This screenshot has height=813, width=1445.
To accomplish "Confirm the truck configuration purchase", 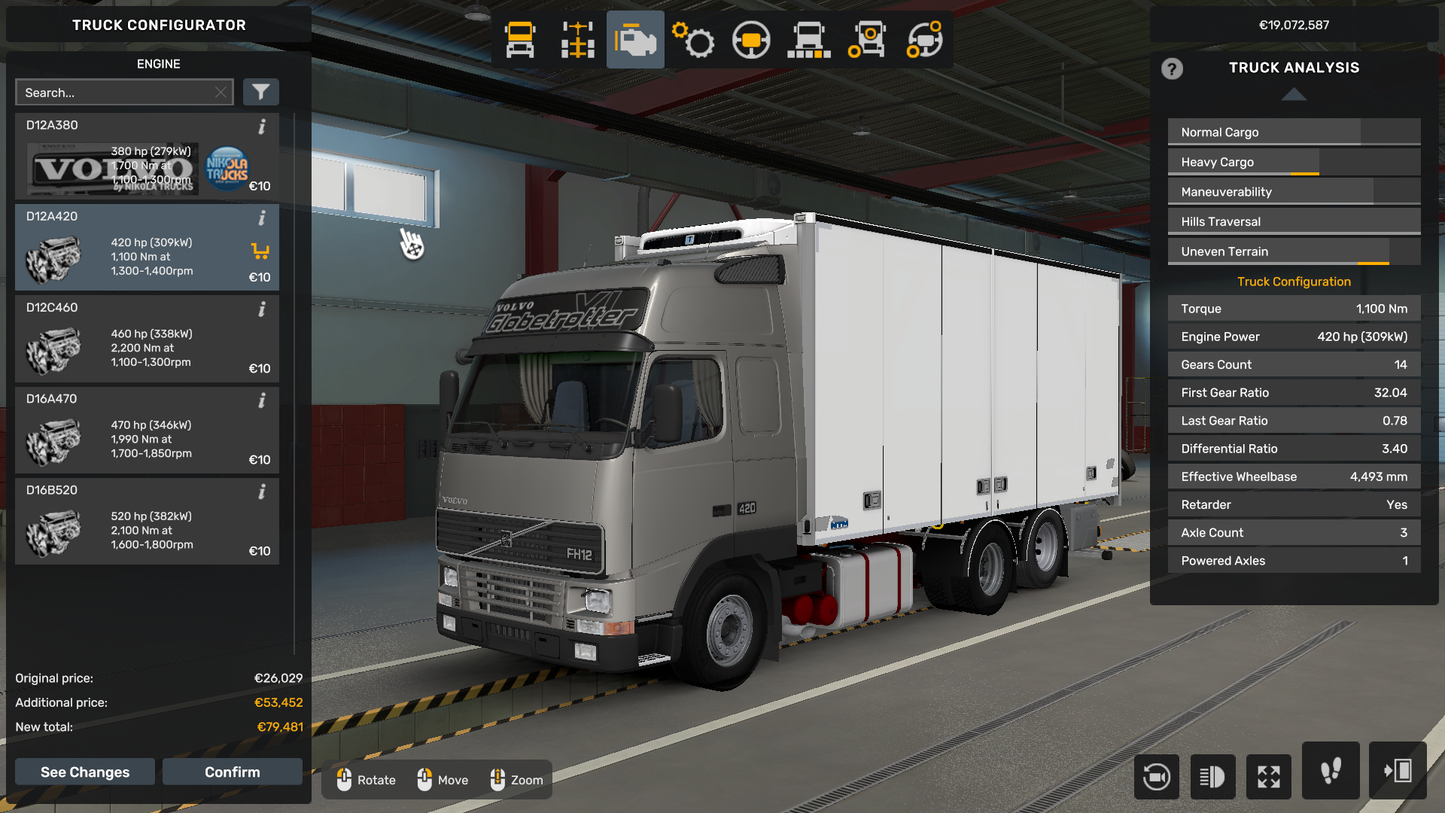I will pos(232,772).
